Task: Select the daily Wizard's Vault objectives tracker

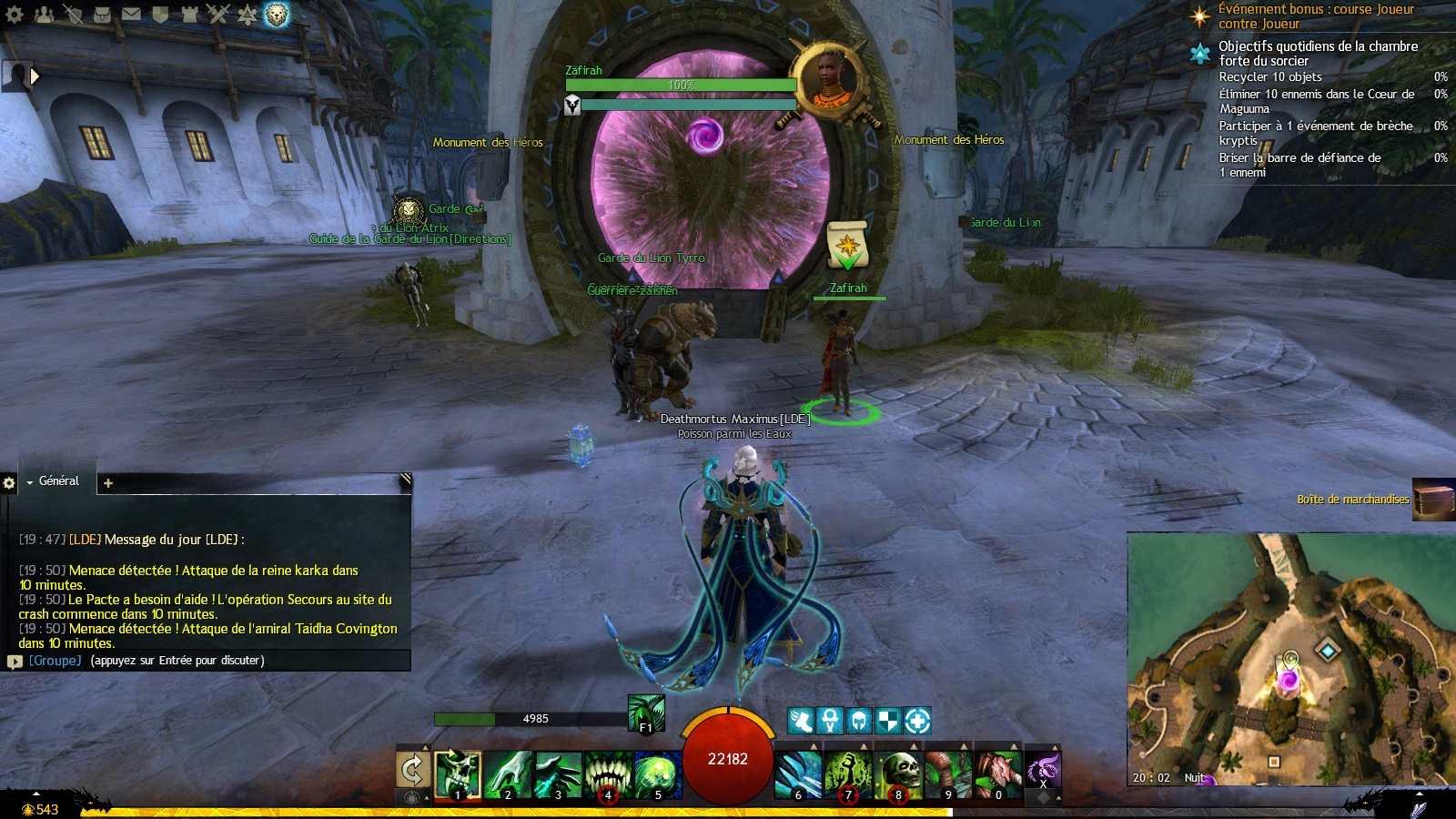Action: point(1318,53)
